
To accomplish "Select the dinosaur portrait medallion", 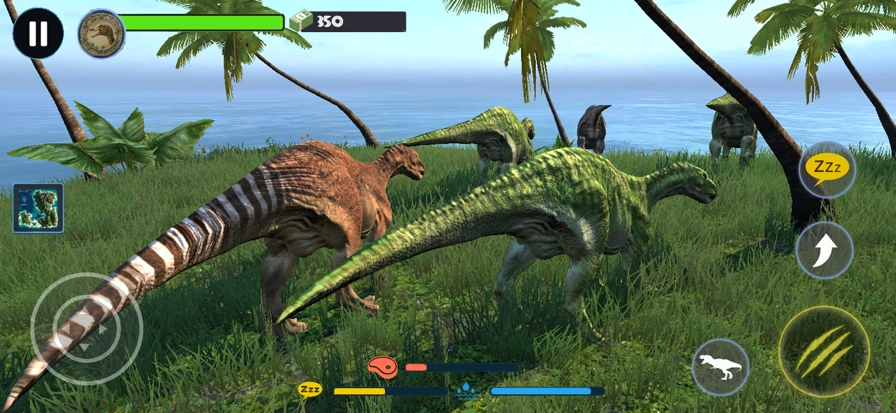I will 101,34.
